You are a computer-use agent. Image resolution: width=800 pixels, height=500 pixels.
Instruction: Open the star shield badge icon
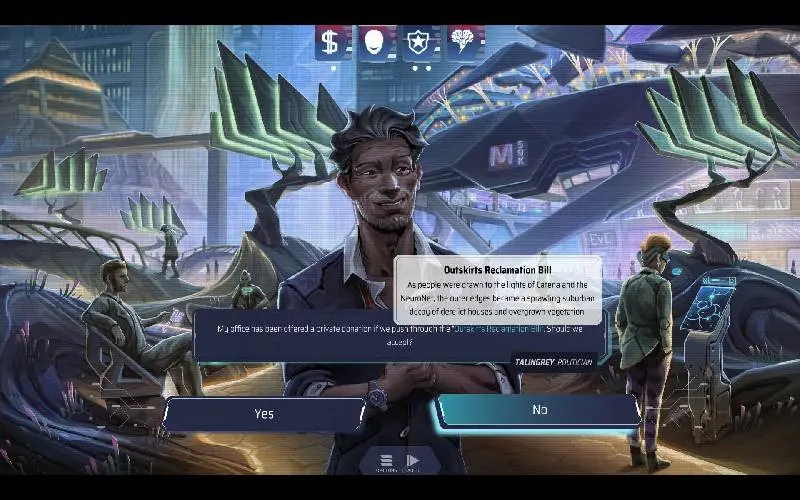coord(419,42)
